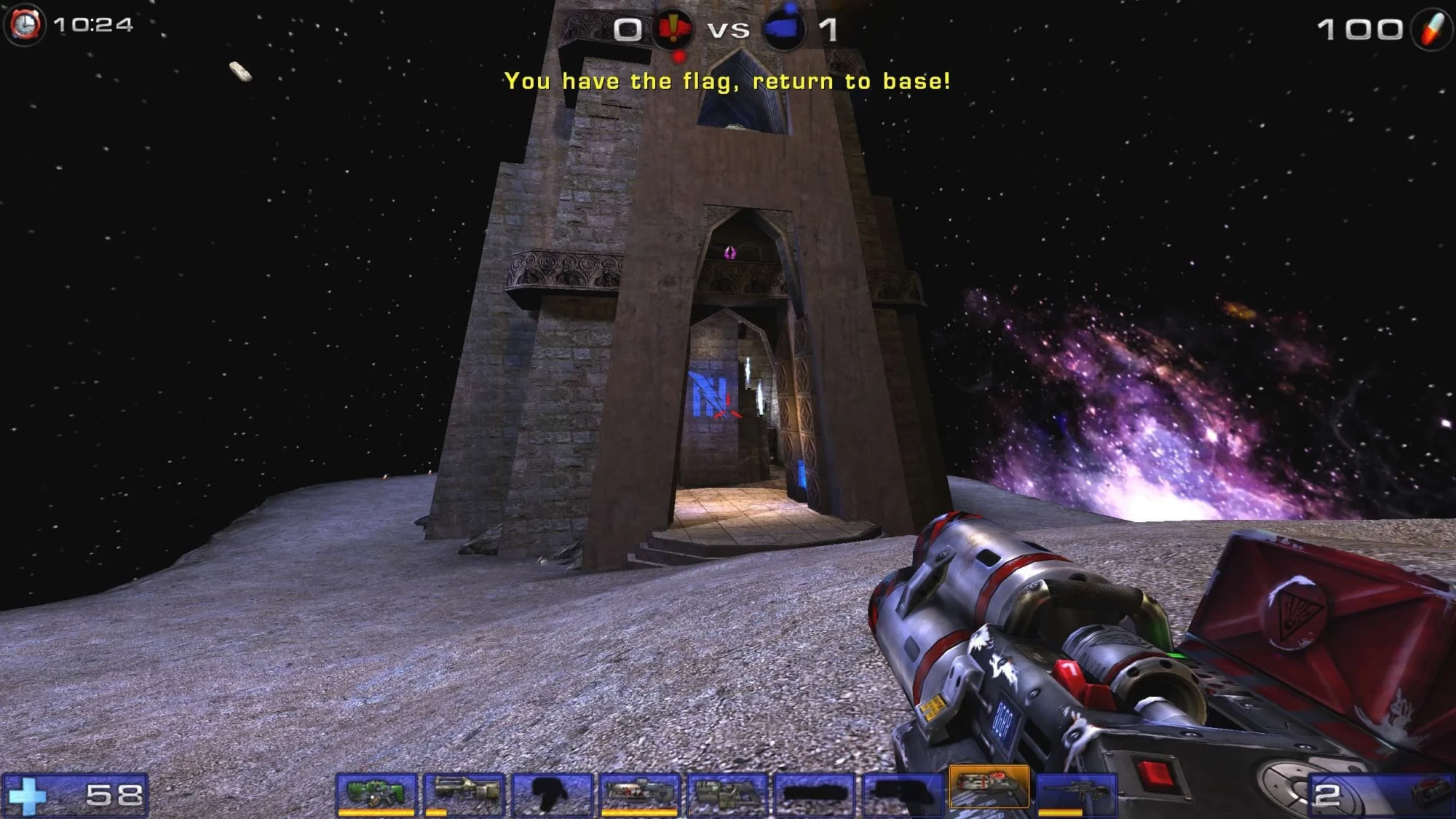1456x819 pixels.
Task: Select the highlighted Rocket Launcher slot
Action: tap(990, 794)
